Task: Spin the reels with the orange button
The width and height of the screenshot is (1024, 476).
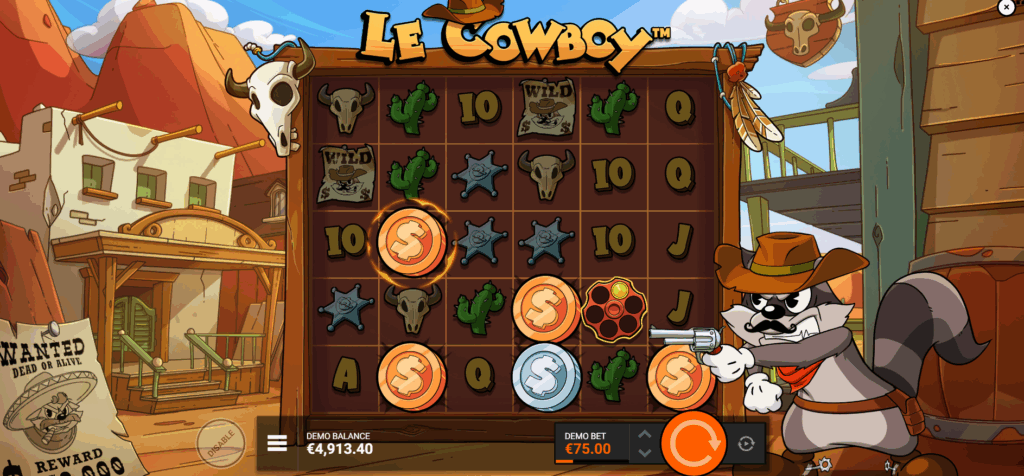Action: (x=692, y=443)
